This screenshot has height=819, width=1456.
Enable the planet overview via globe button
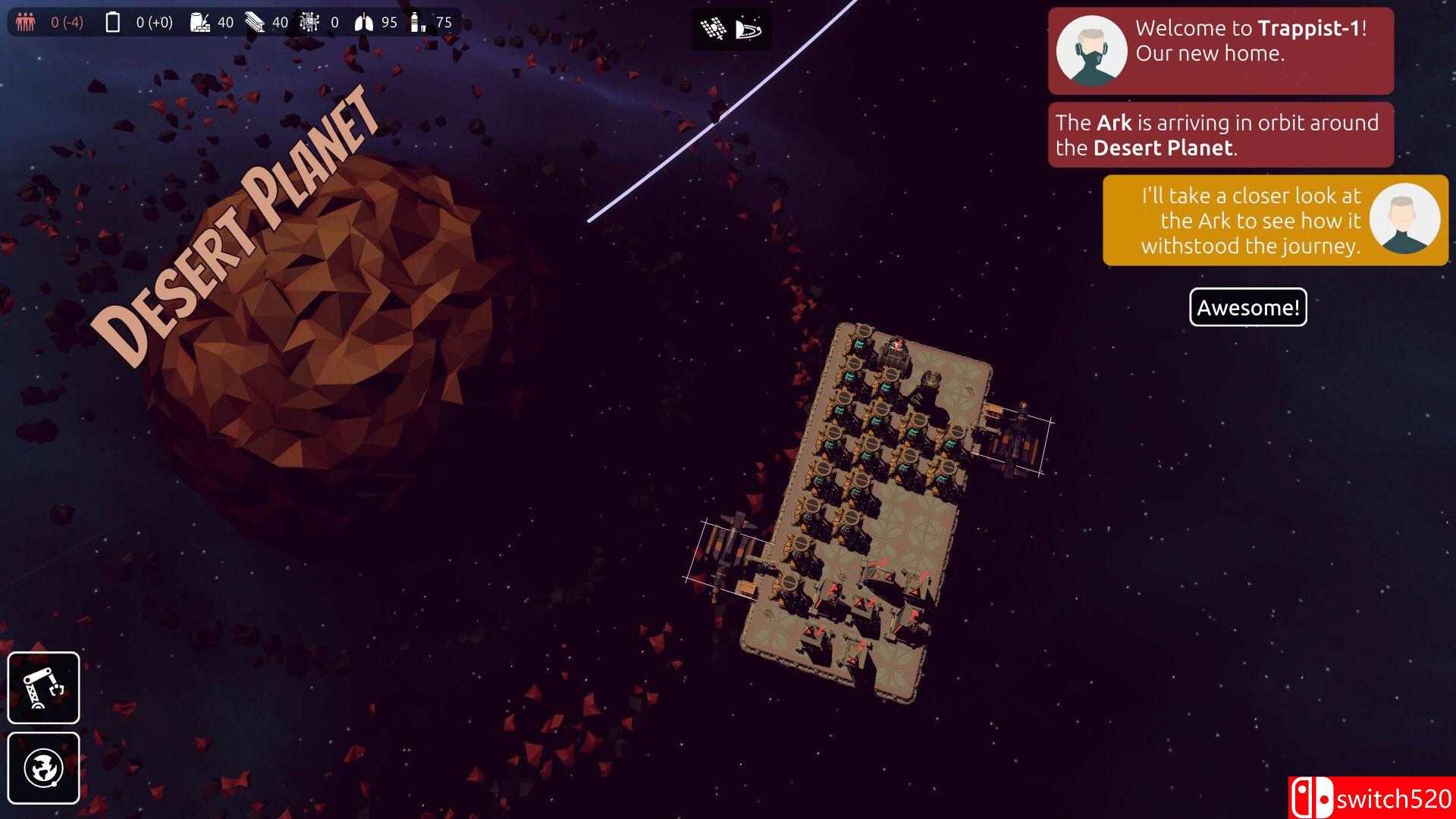43,768
